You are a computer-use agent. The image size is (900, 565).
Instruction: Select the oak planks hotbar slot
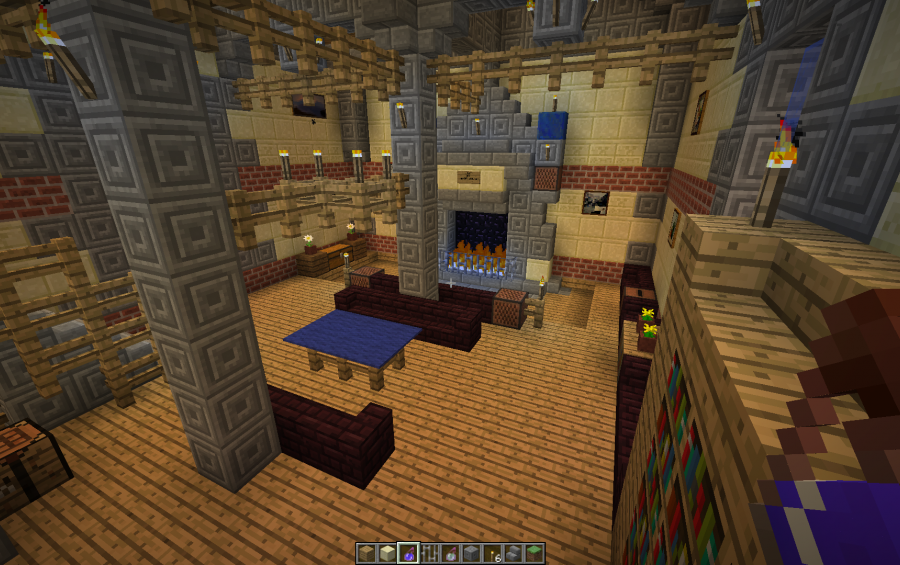[x=366, y=553]
